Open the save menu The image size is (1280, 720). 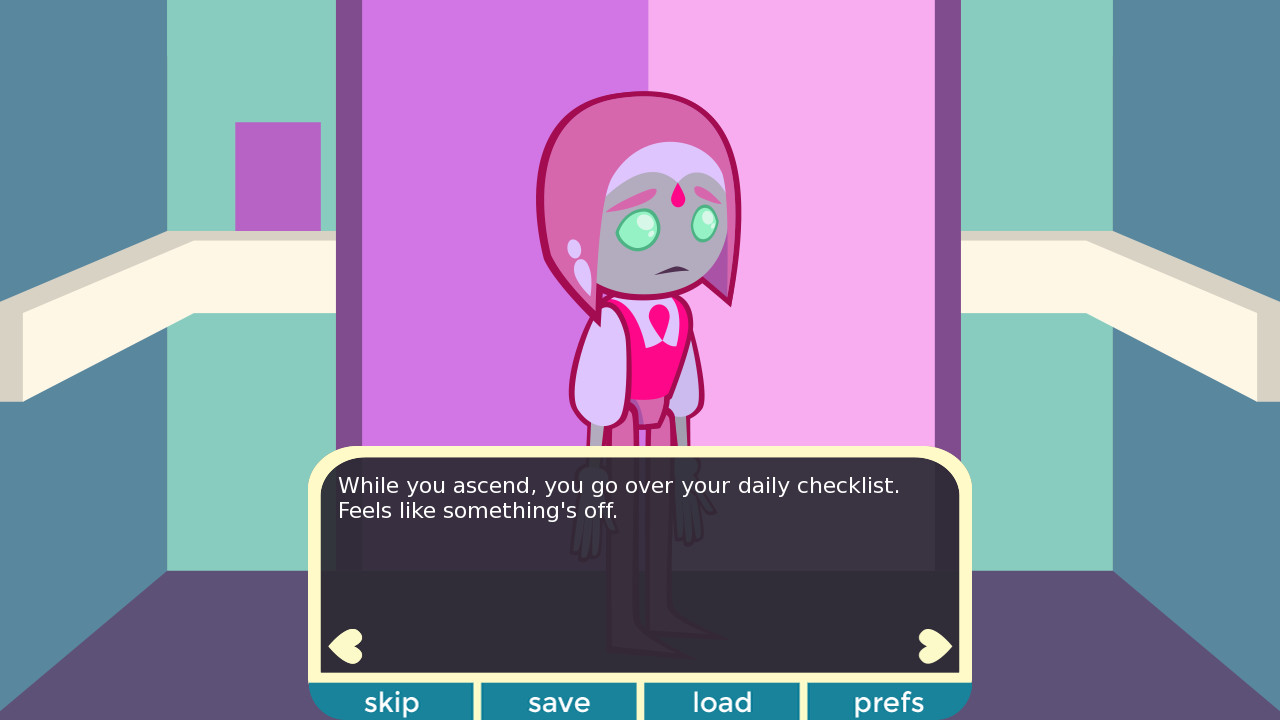[x=558, y=702]
